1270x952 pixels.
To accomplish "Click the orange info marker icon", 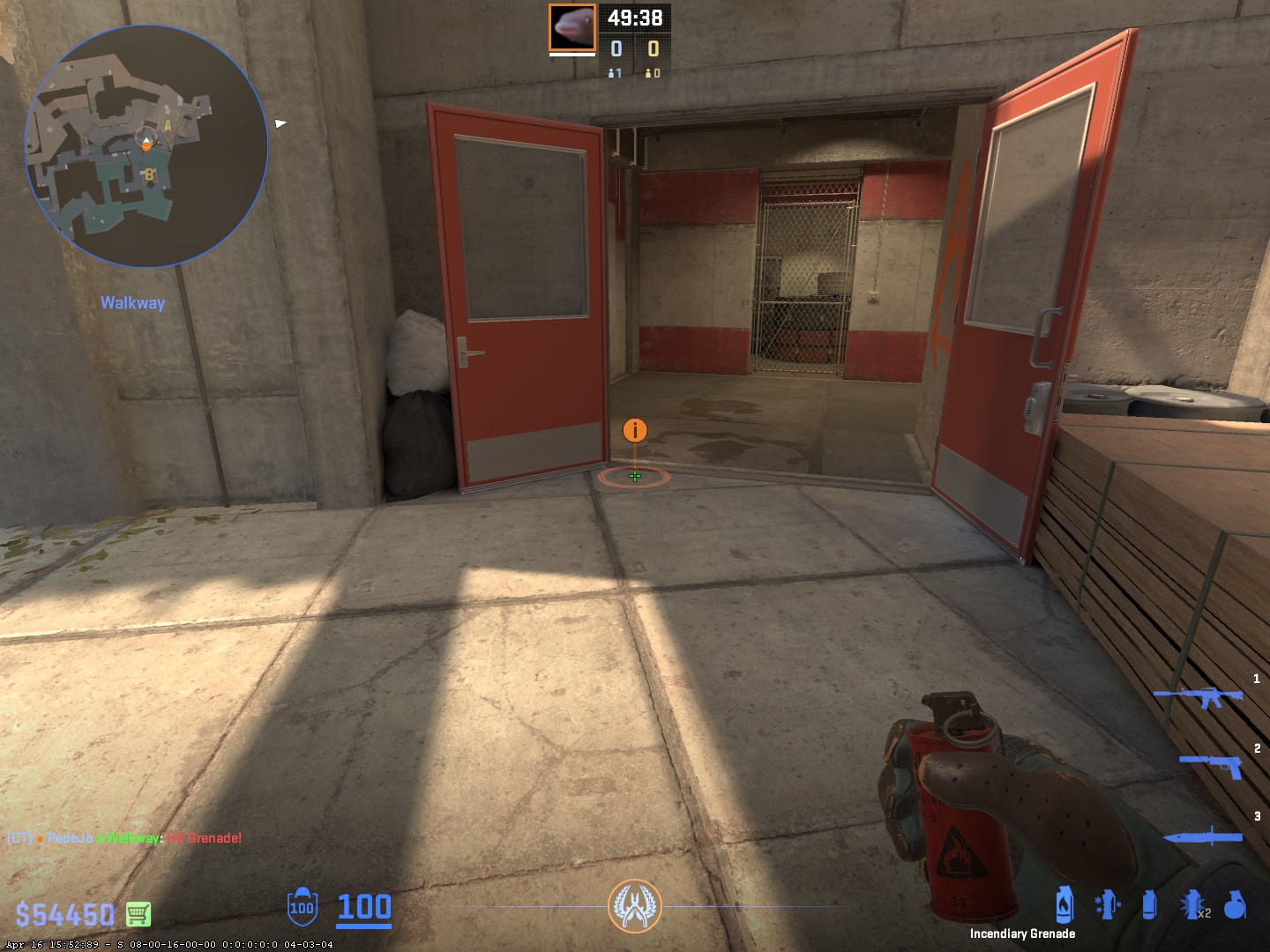I will coord(634,430).
